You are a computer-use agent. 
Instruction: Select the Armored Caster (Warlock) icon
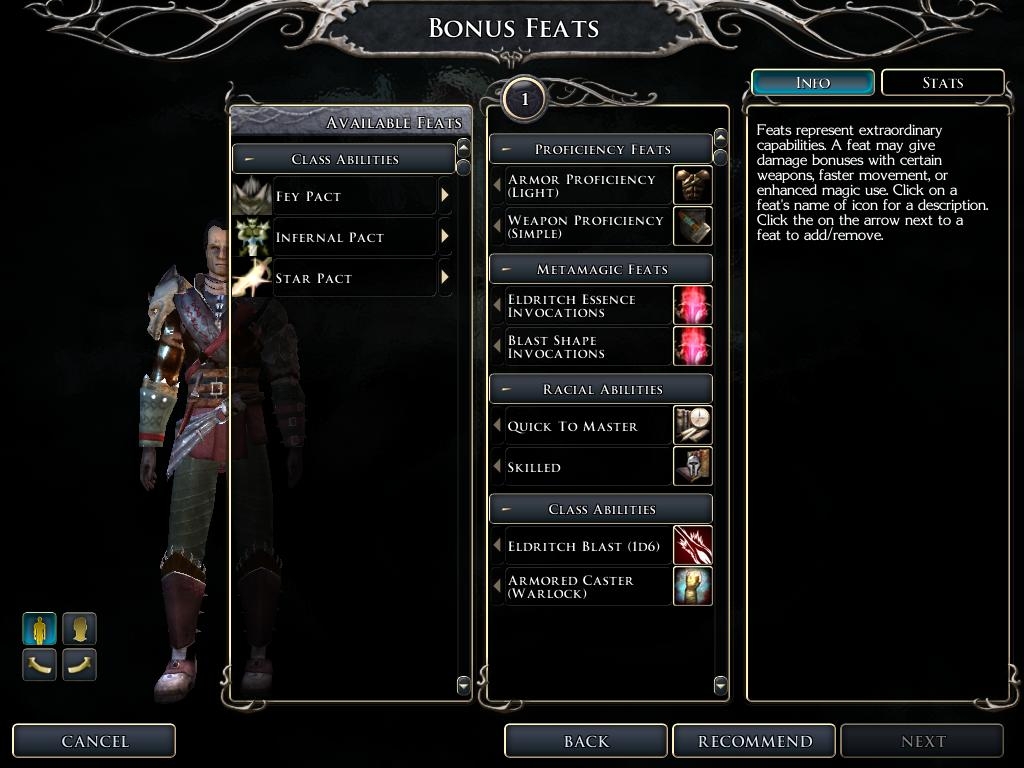click(692, 586)
